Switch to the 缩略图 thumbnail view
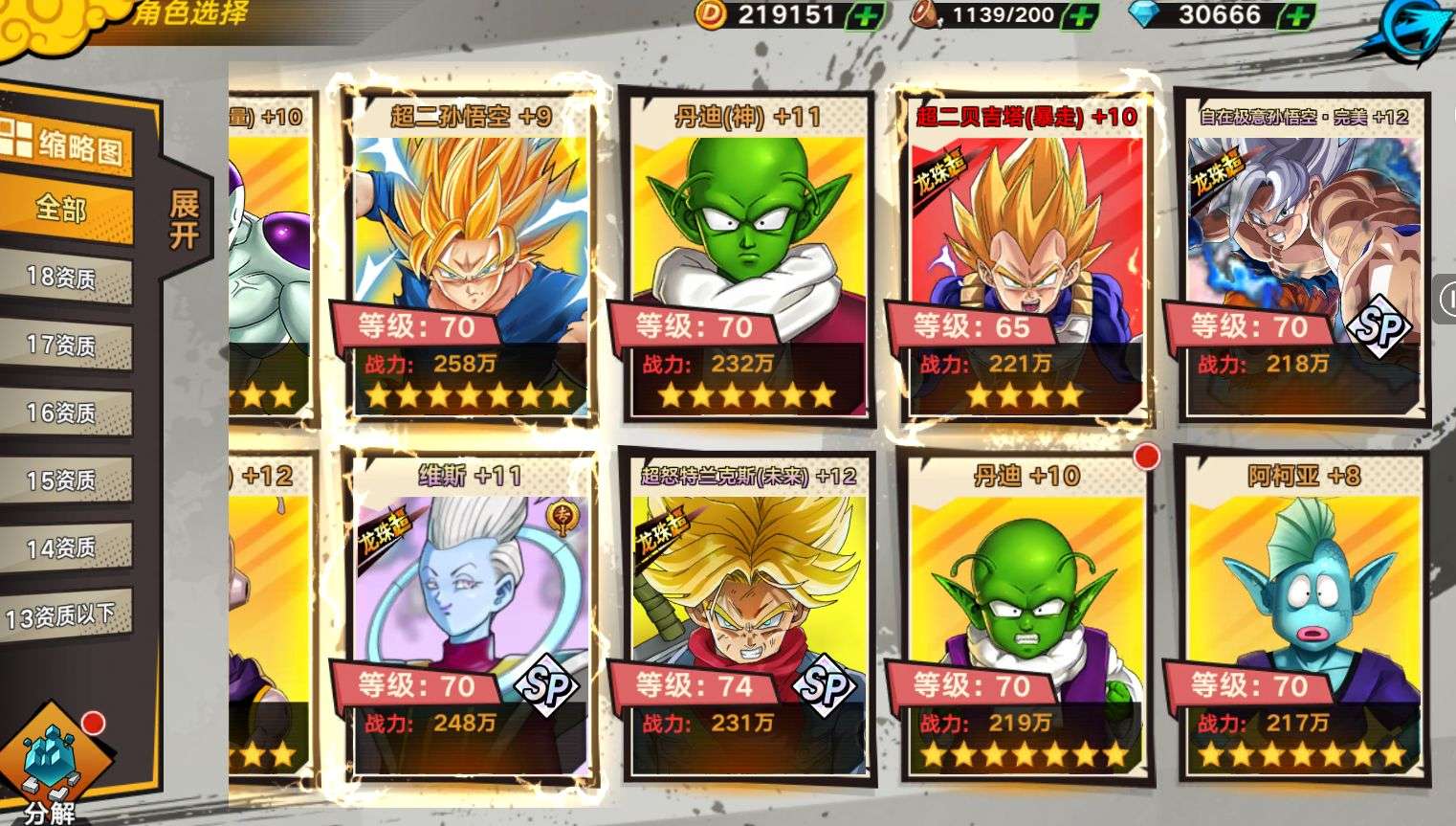The height and width of the screenshot is (826, 1456). 65,145
